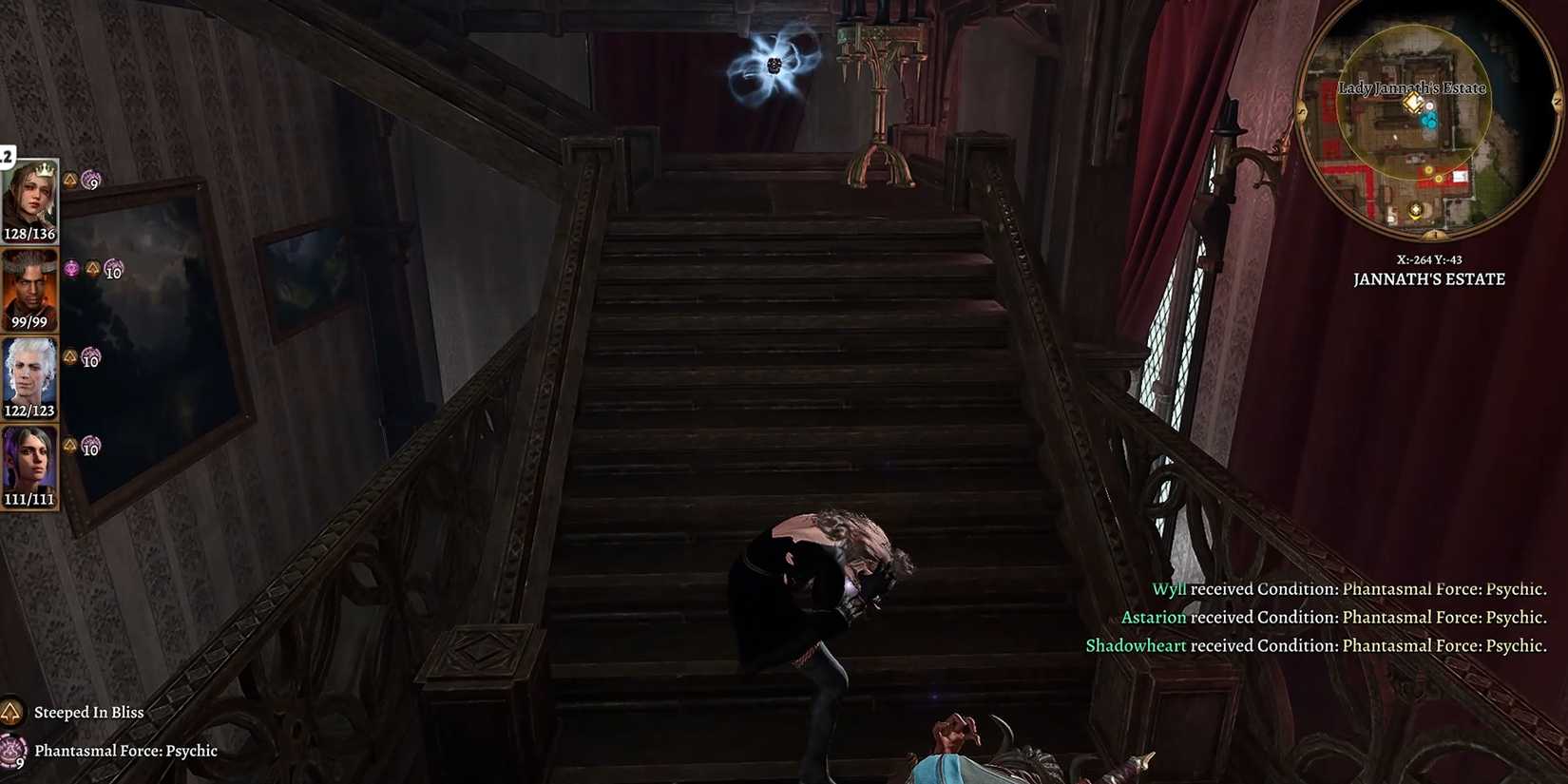Click Shadowheart's name in the combat log

coord(1136,645)
